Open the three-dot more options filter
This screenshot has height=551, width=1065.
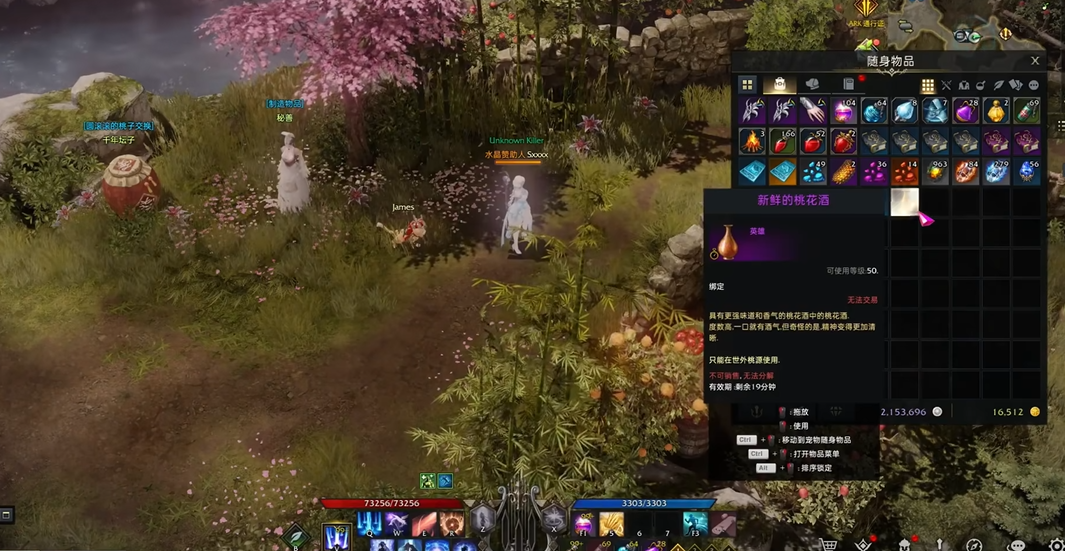(1034, 86)
